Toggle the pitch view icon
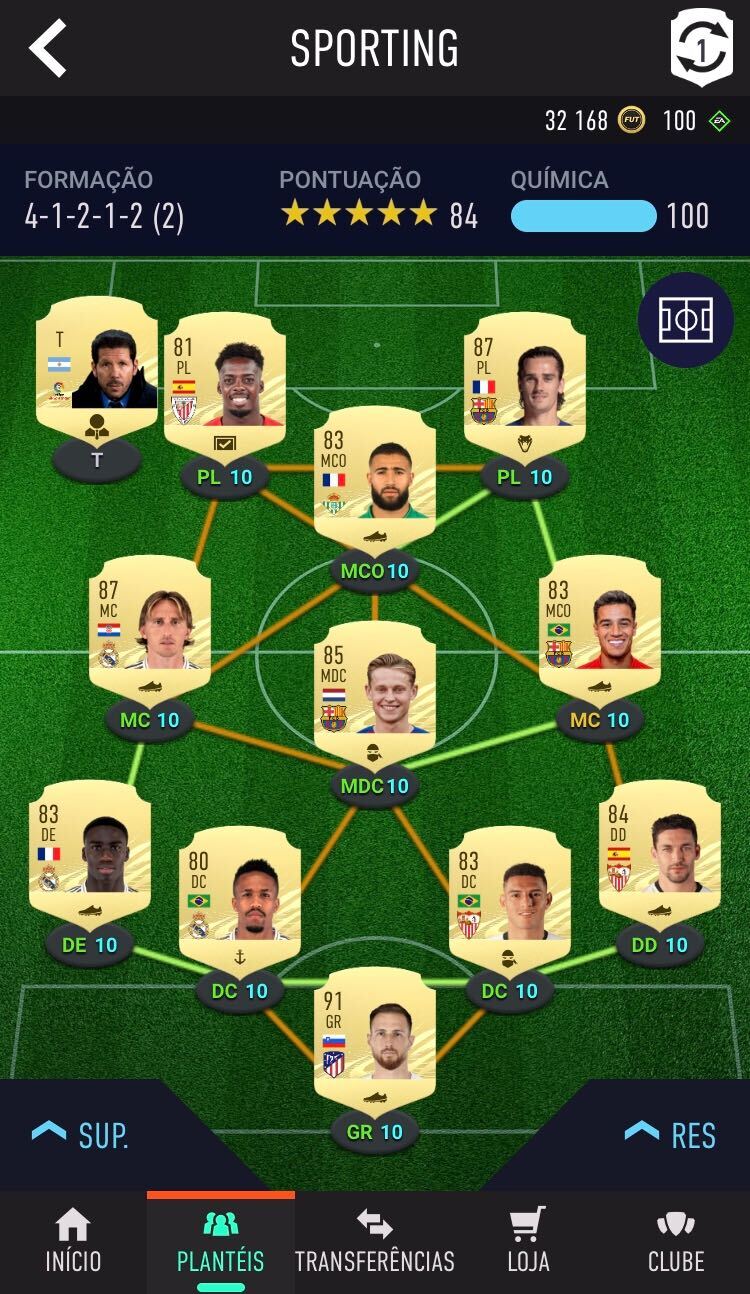The image size is (750, 1294). click(x=686, y=320)
